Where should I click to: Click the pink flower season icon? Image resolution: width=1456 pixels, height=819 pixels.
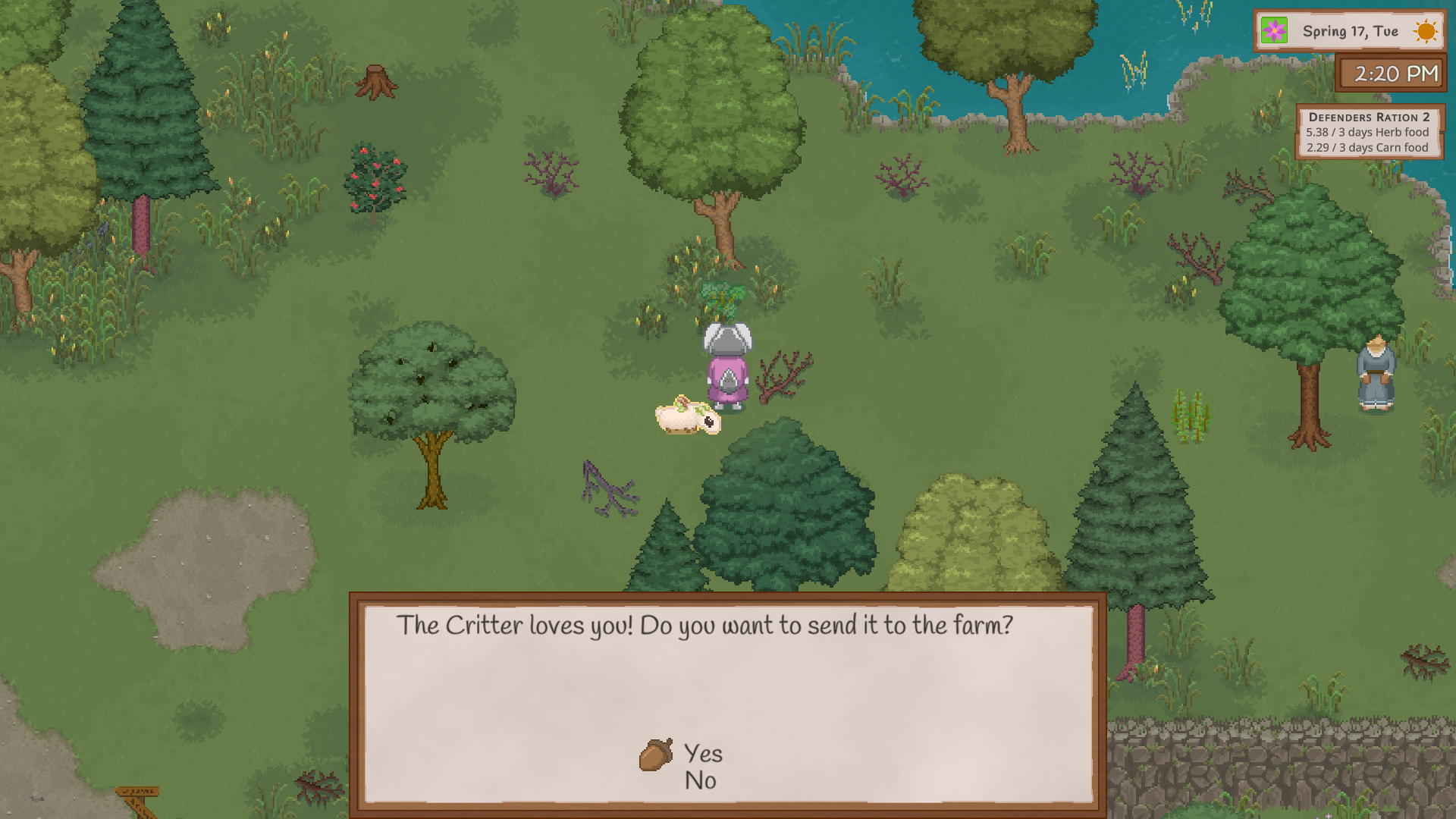click(x=1273, y=31)
